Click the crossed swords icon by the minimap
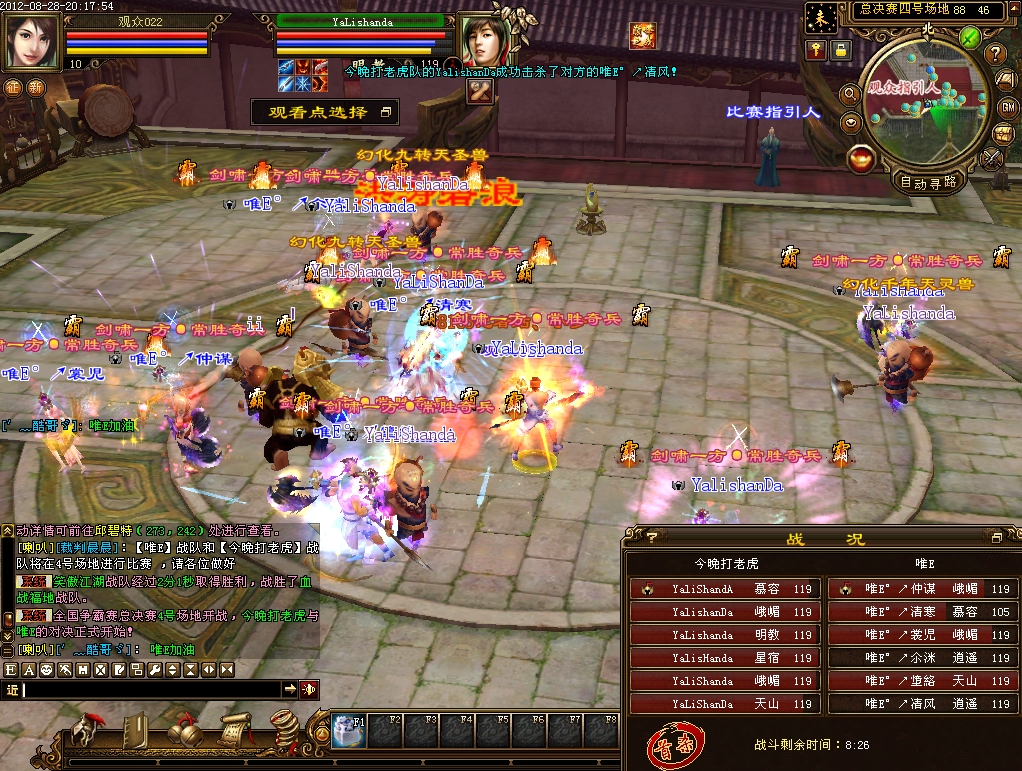Image resolution: width=1022 pixels, height=771 pixels. point(992,158)
